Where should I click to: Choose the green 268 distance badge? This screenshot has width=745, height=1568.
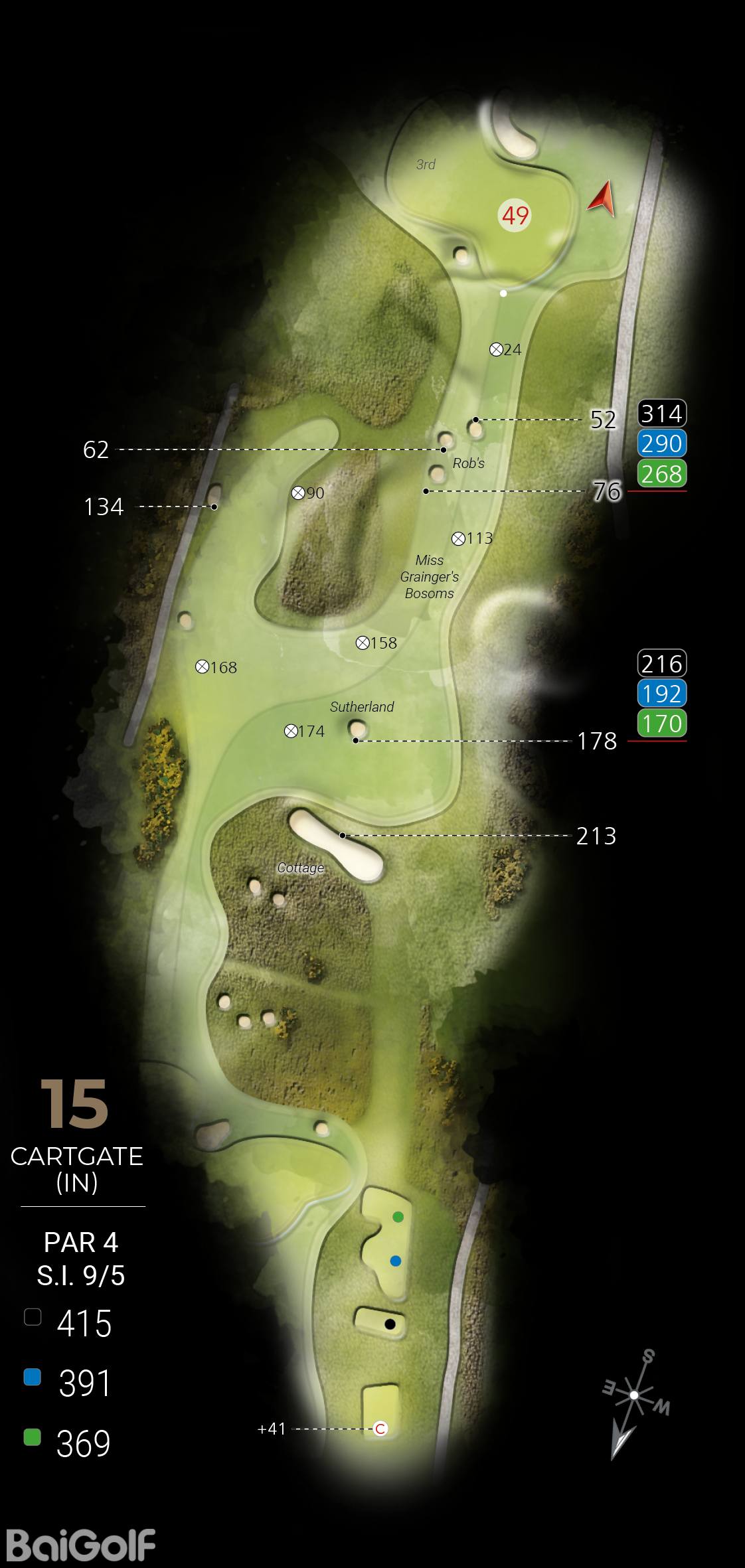click(x=661, y=474)
